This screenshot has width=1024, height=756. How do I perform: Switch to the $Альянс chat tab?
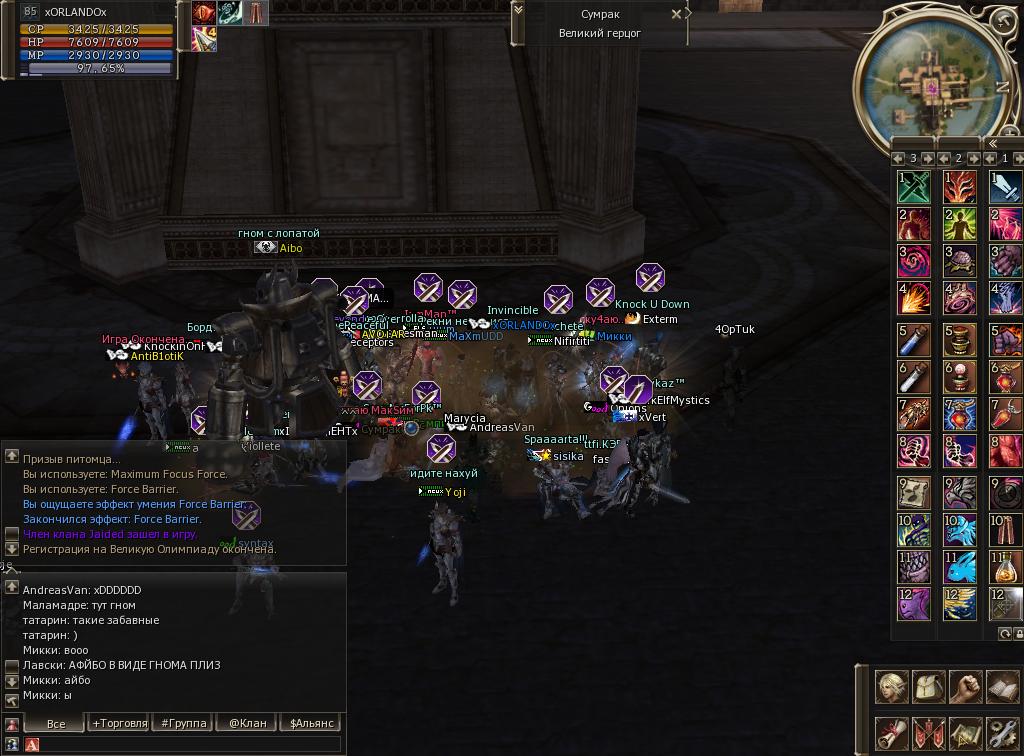click(x=311, y=723)
